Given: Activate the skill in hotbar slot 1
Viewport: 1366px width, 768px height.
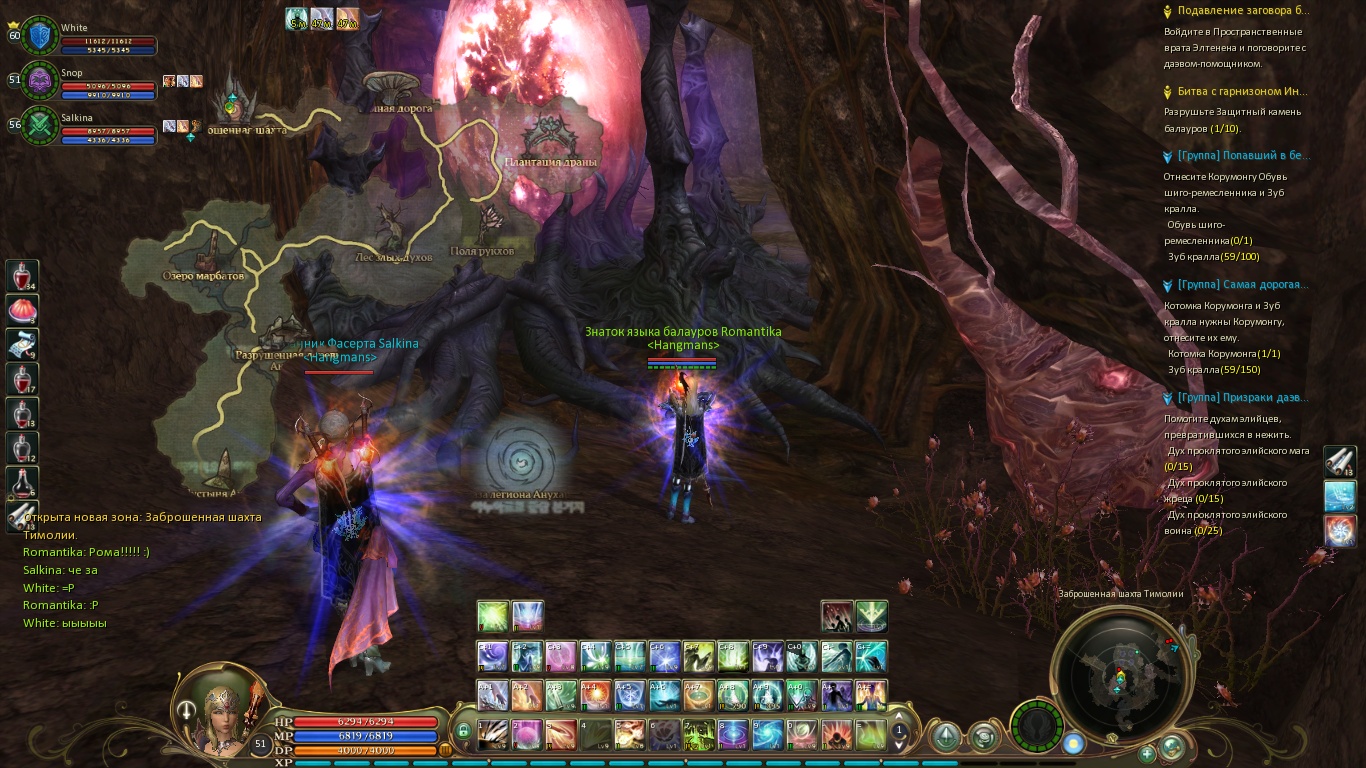Looking at the screenshot, I should [493, 734].
